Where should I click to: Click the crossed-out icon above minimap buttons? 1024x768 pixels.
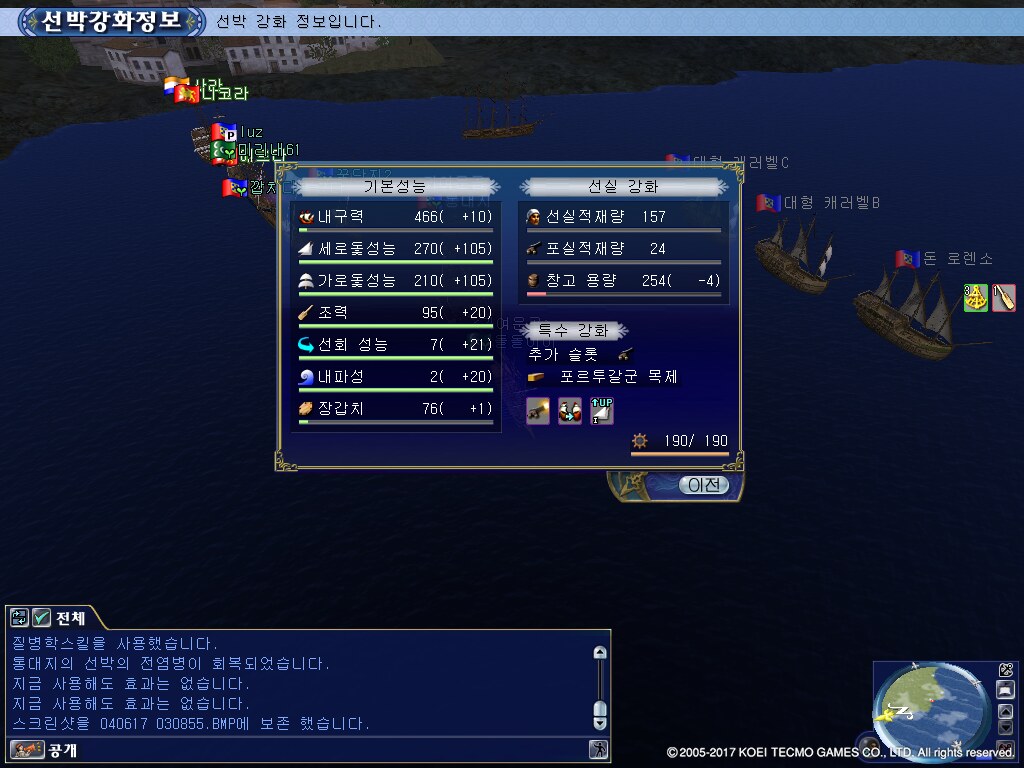[1006, 670]
